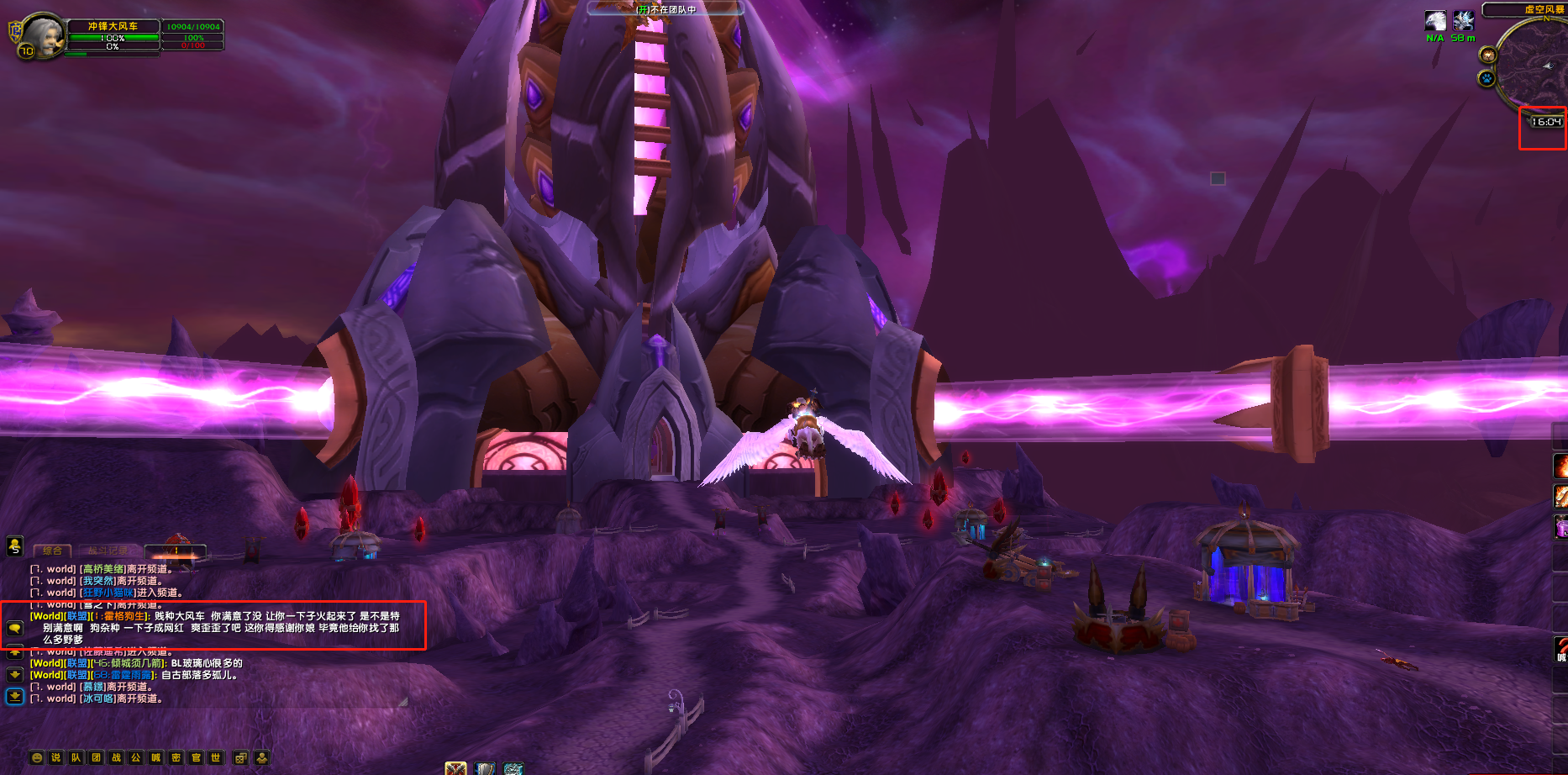Toggle the paw print tracking button
1568x775 pixels.
(x=1486, y=79)
